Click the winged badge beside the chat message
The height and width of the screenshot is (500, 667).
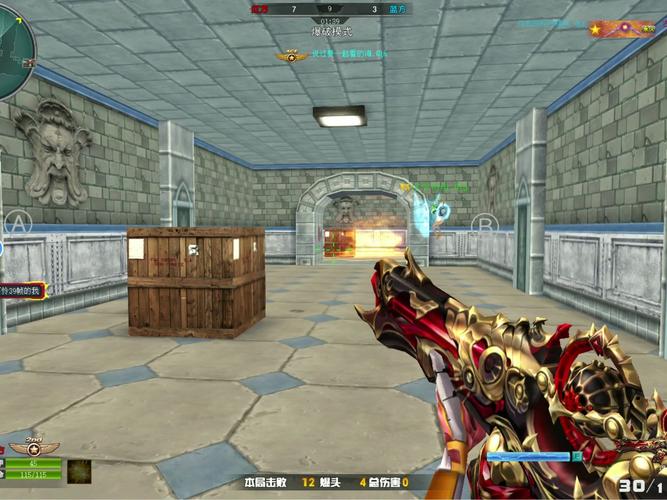[x=292, y=56]
